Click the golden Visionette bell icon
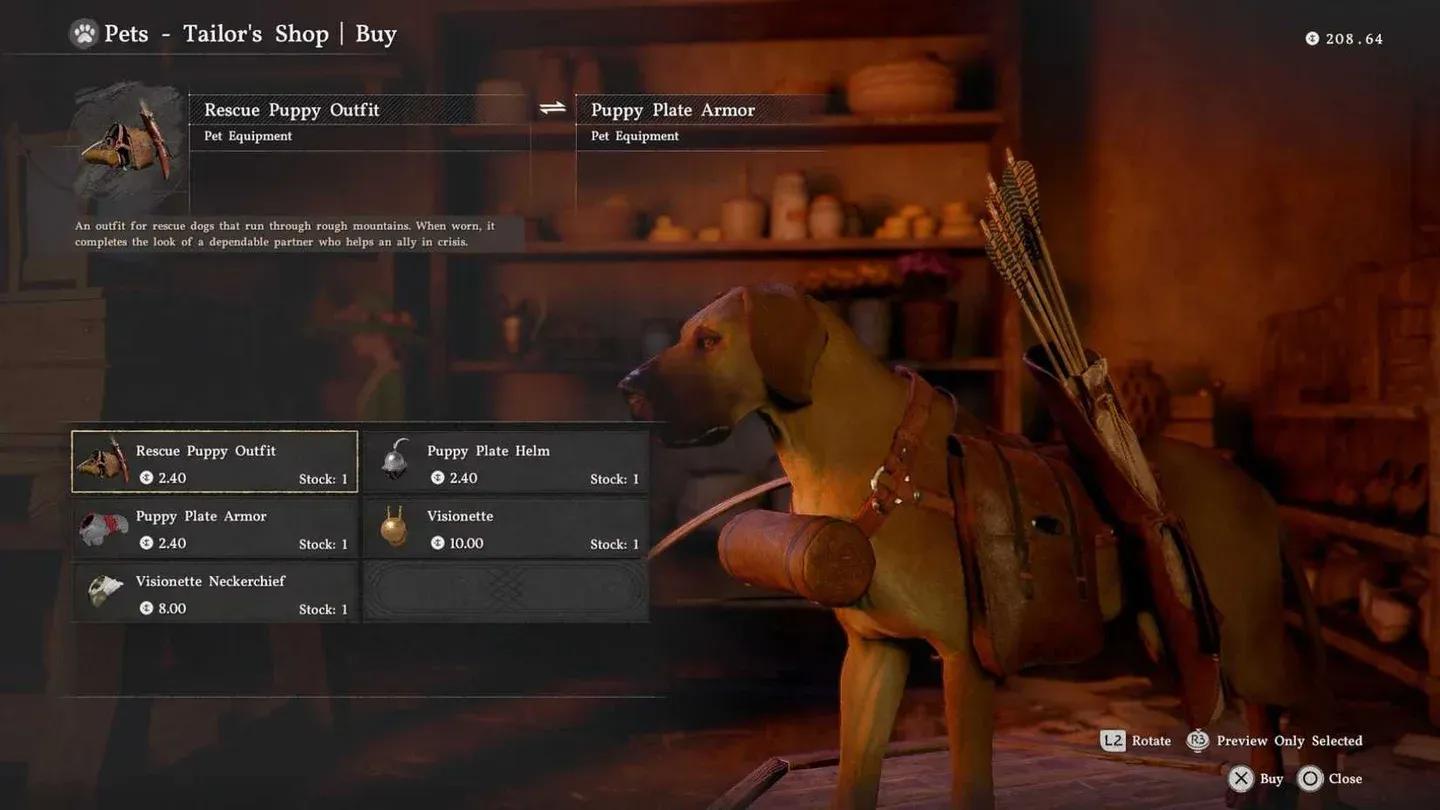 tap(396, 527)
